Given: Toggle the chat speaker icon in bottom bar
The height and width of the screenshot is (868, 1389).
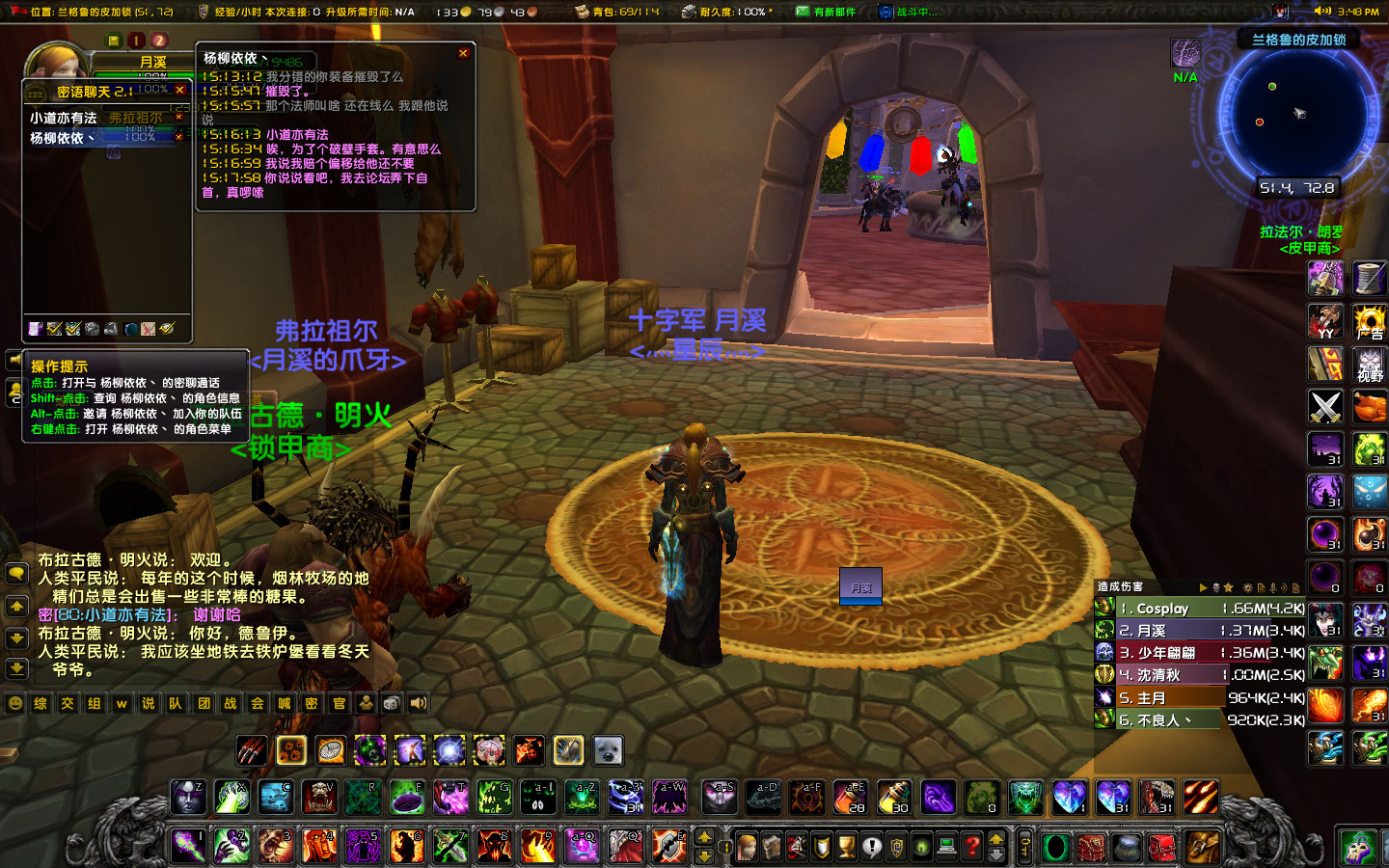Looking at the screenshot, I should (418, 703).
